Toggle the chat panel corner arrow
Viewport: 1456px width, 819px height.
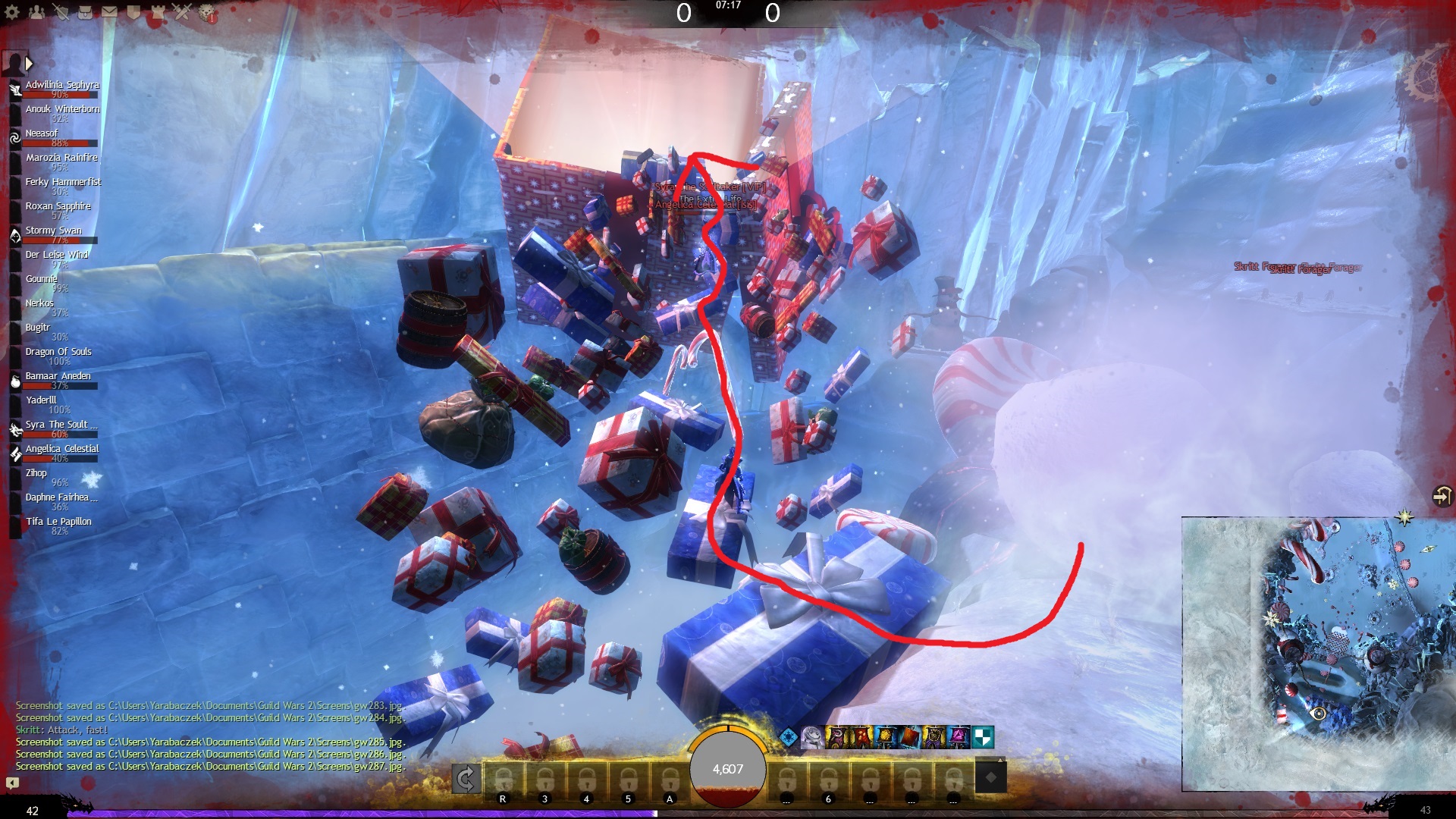pos(12,783)
